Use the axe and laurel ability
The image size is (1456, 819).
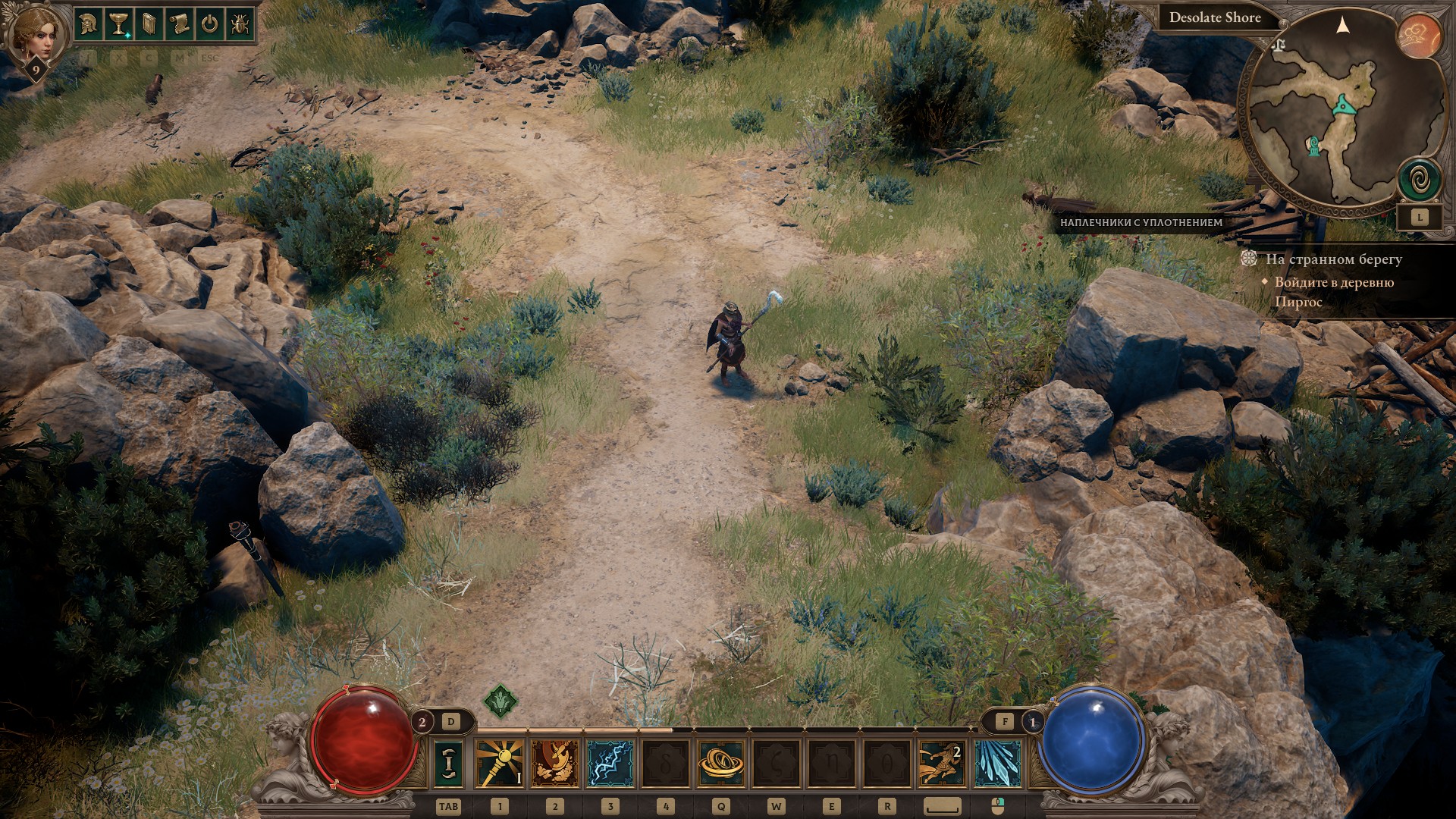point(555,764)
